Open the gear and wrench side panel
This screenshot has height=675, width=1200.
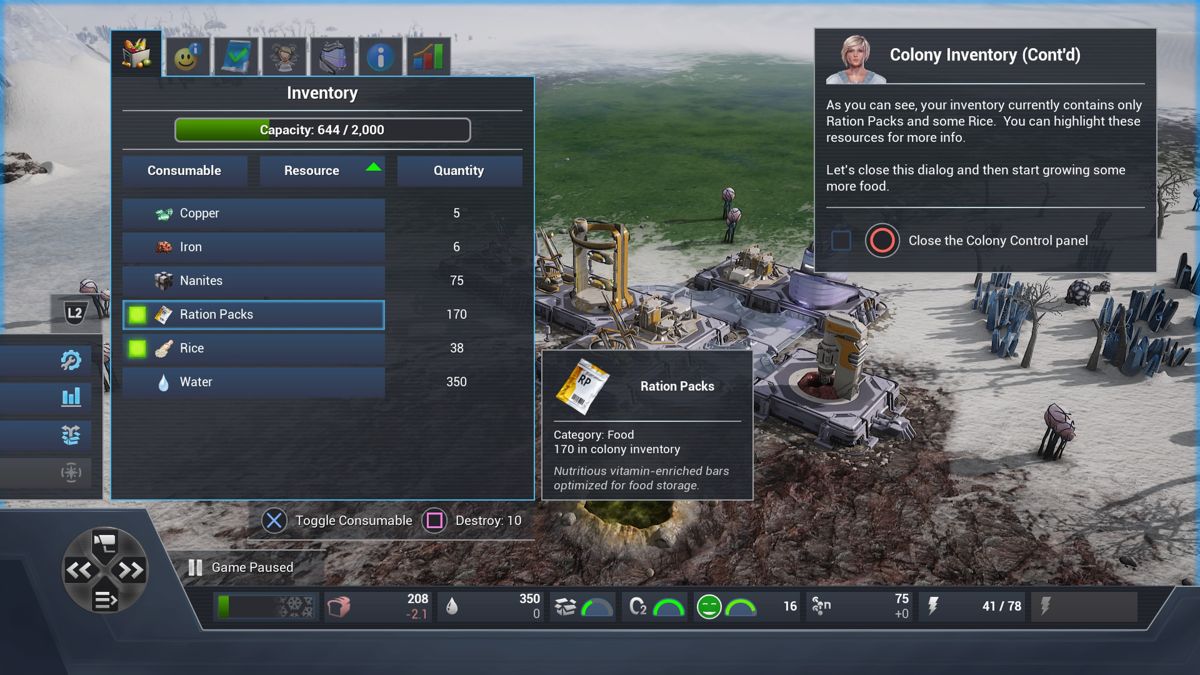(x=70, y=360)
